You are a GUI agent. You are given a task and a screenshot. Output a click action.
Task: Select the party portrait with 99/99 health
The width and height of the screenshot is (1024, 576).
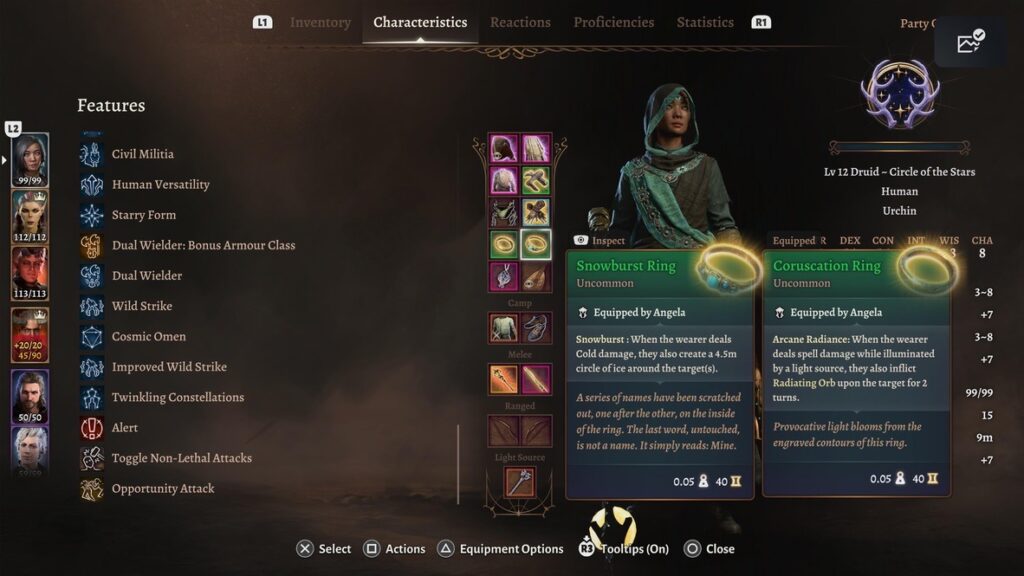(x=30, y=158)
